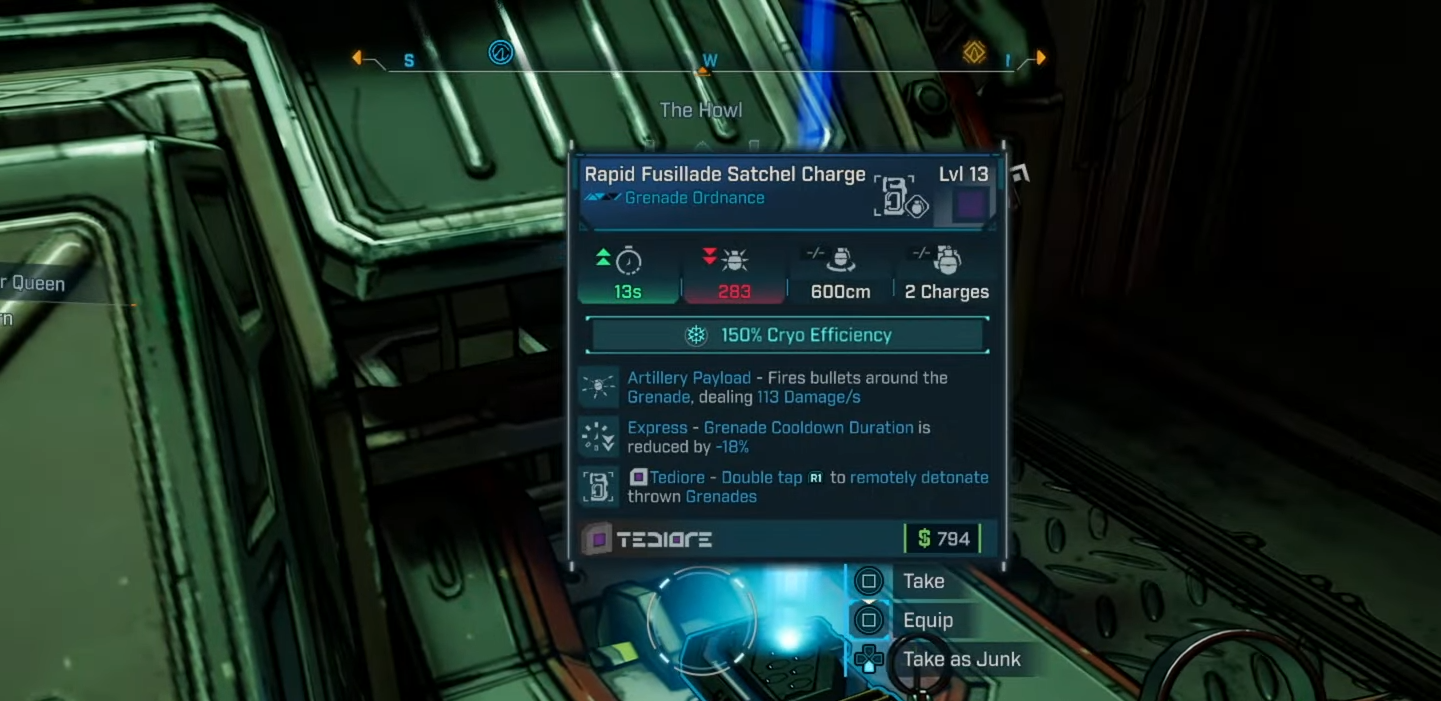The image size is (1441, 701).
Task: Select the orange diamond compass marker
Action: pos(974,52)
